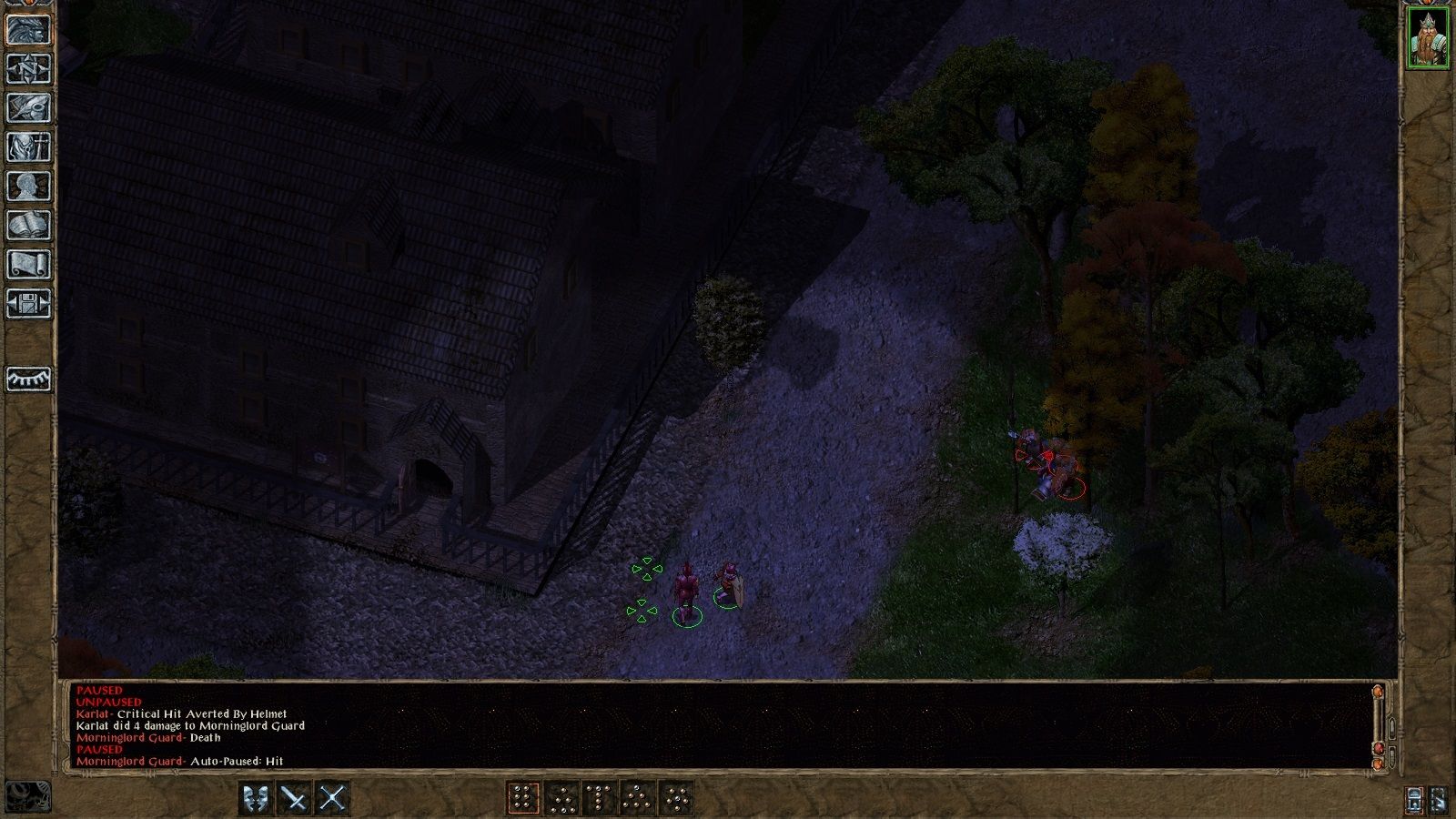
Task: Select the sword attack action
Action: [x=293, y=796]
